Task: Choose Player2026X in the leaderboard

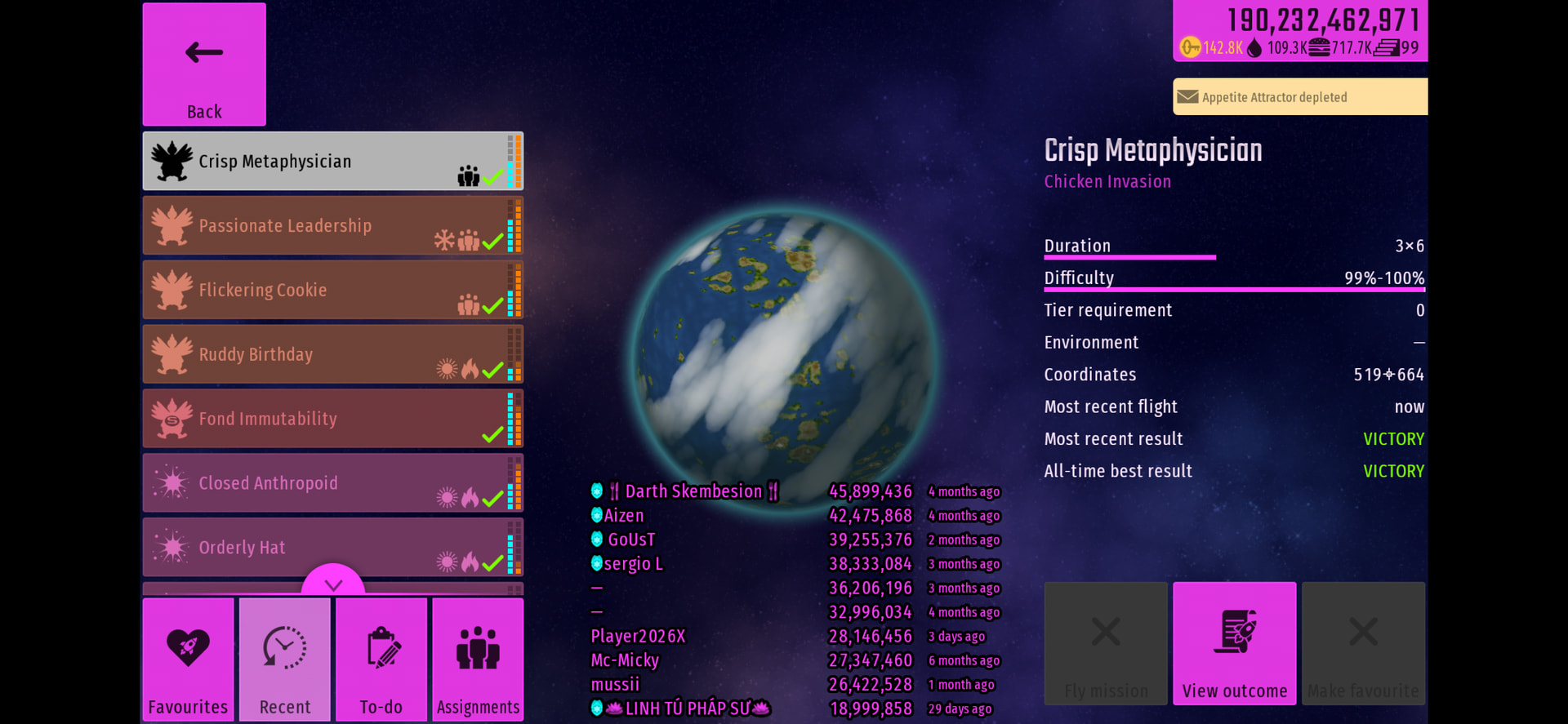Action: point(639,637)
